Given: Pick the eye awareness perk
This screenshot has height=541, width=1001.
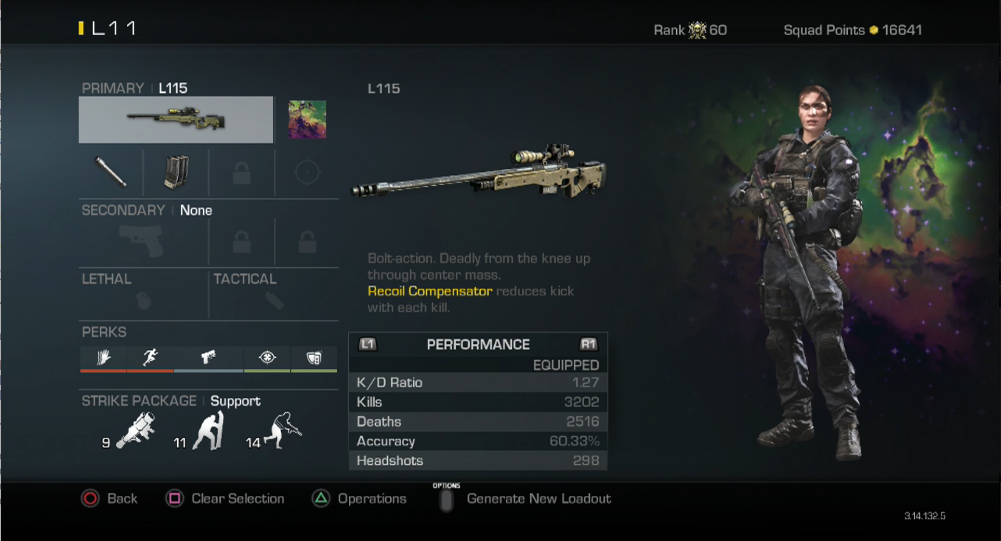Looking at the screenshot, I should (x=267, y=357).
